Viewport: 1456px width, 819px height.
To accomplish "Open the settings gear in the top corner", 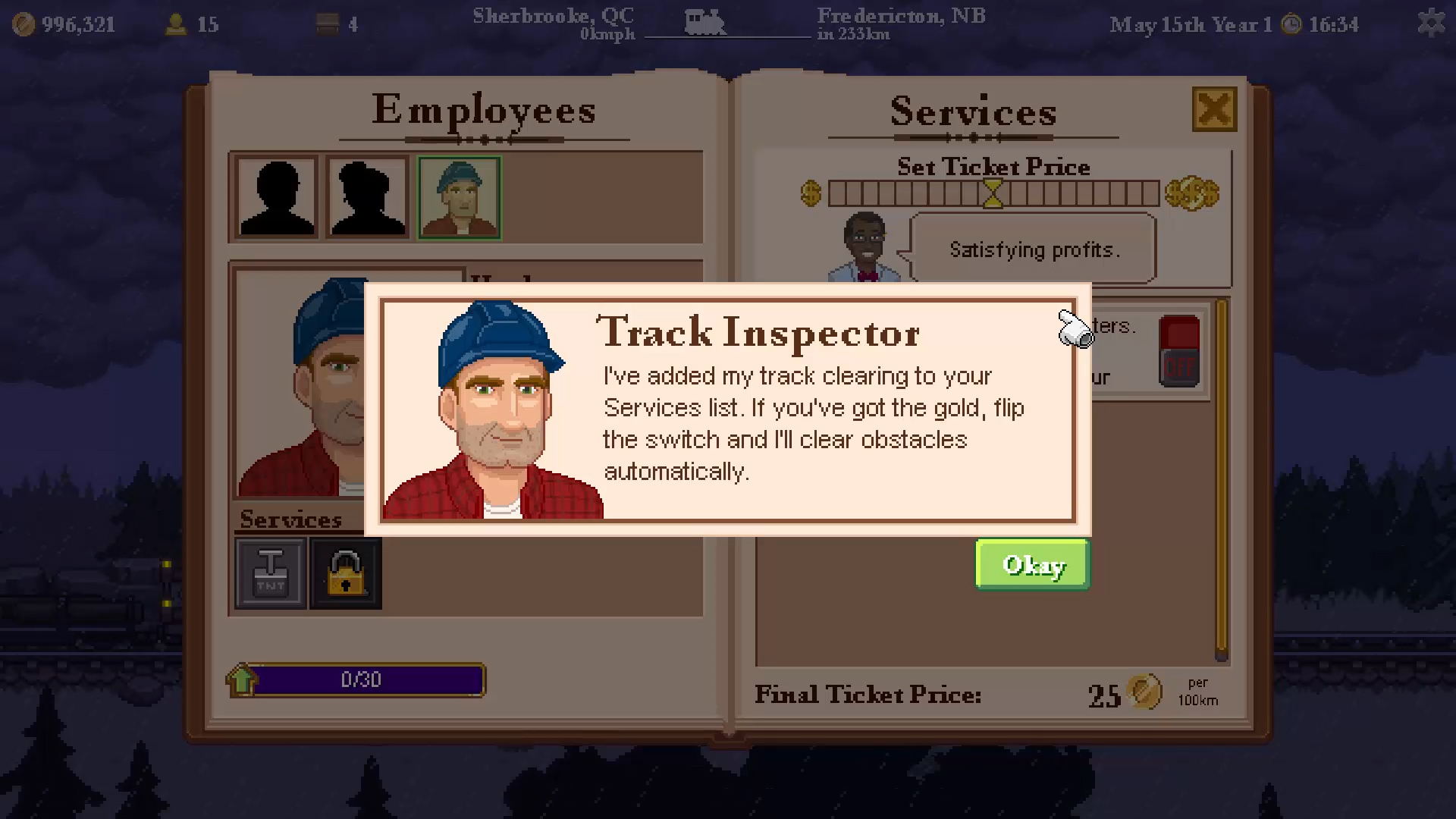I will (1432, 23).
